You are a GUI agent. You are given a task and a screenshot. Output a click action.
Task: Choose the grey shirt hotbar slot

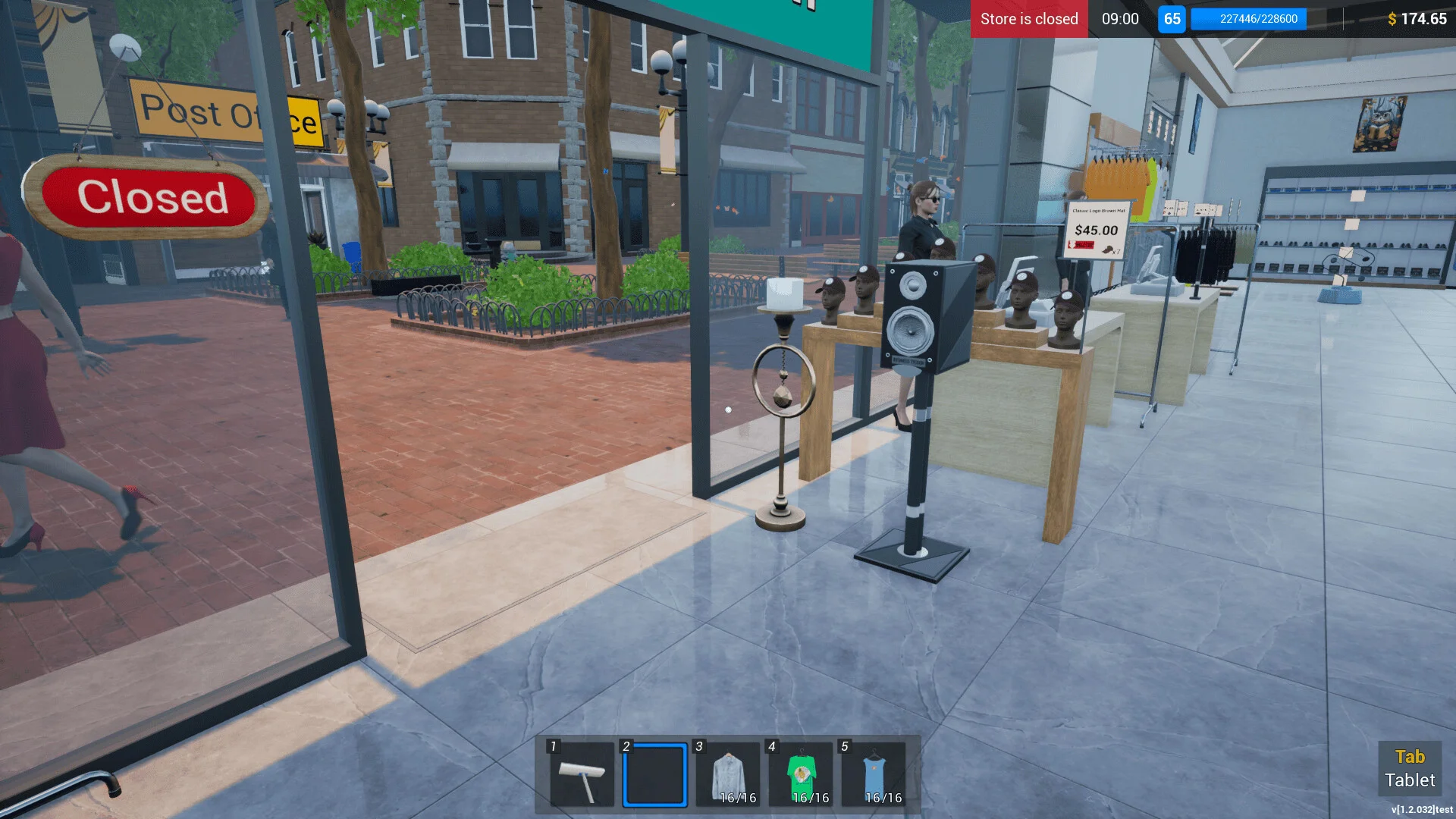point(729,775)
